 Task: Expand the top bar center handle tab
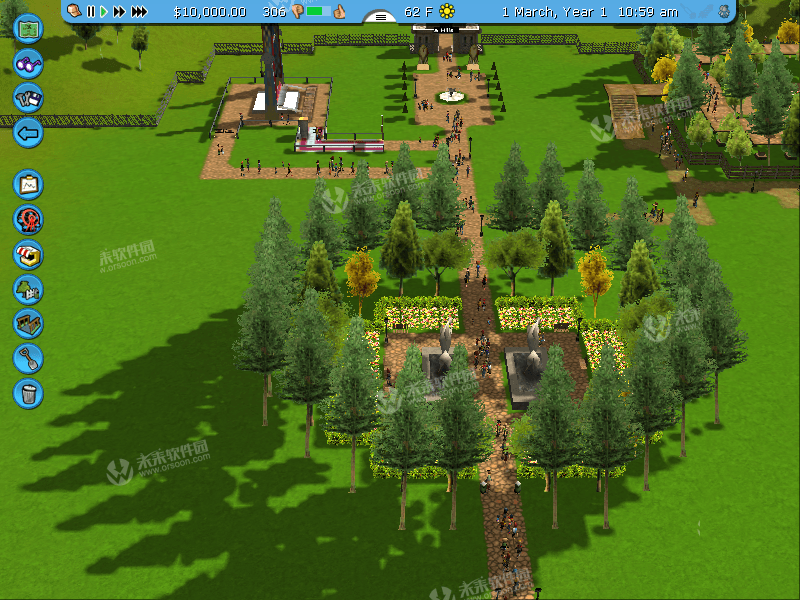[381, 17]
